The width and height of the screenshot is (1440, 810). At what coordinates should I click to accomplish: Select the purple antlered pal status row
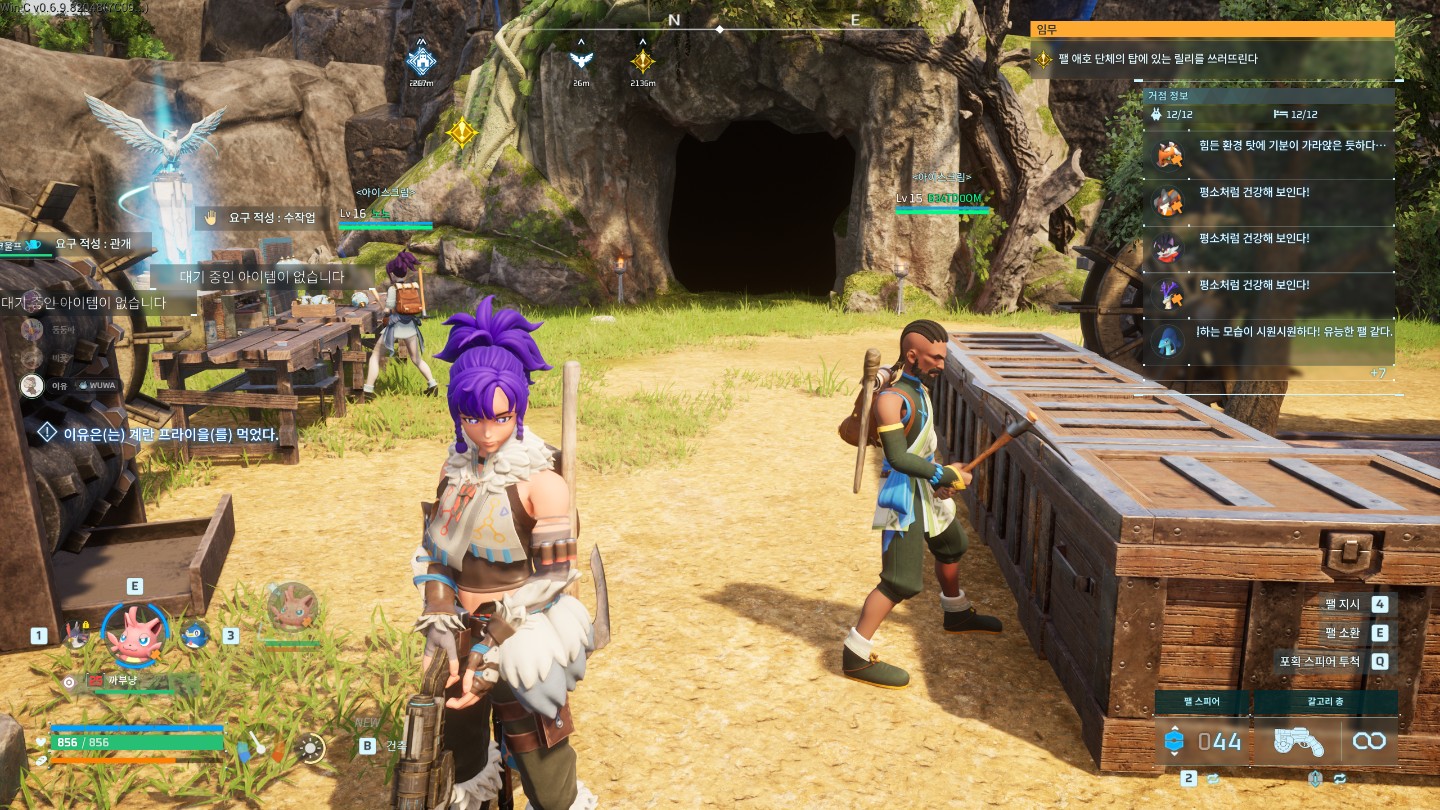tap(1270, 294)
